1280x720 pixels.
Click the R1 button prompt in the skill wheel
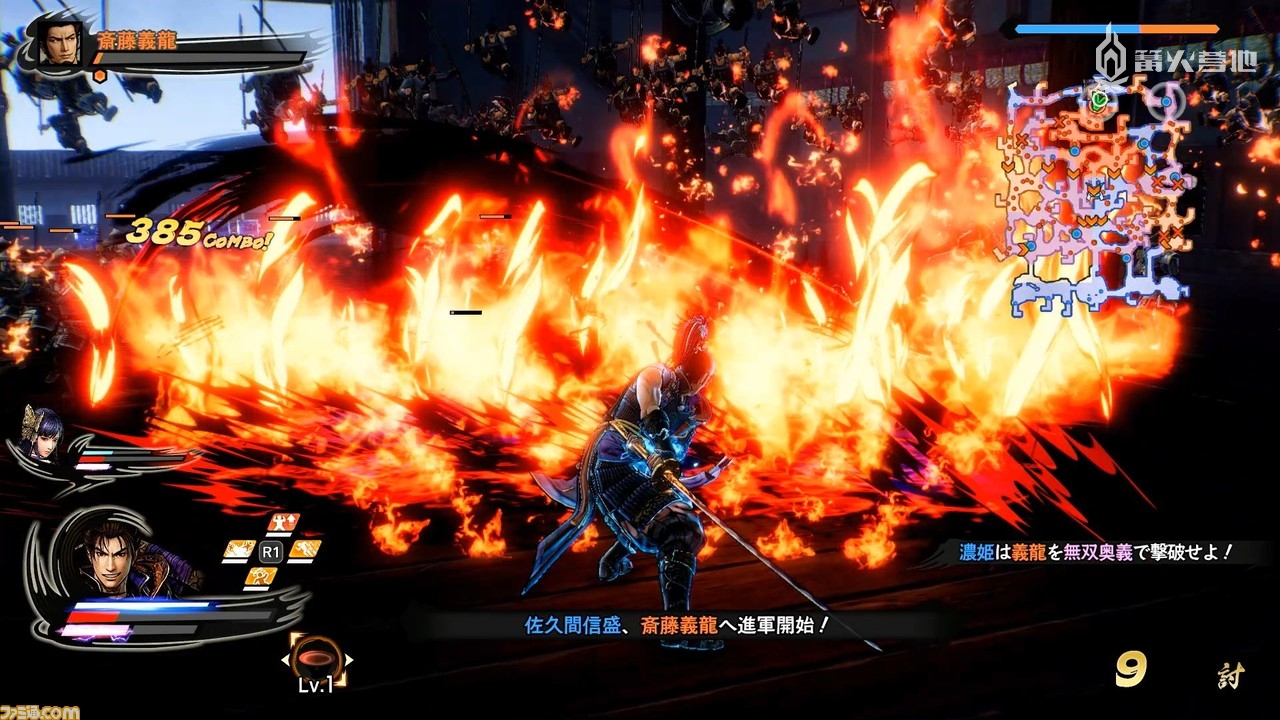tap(271, 549)
